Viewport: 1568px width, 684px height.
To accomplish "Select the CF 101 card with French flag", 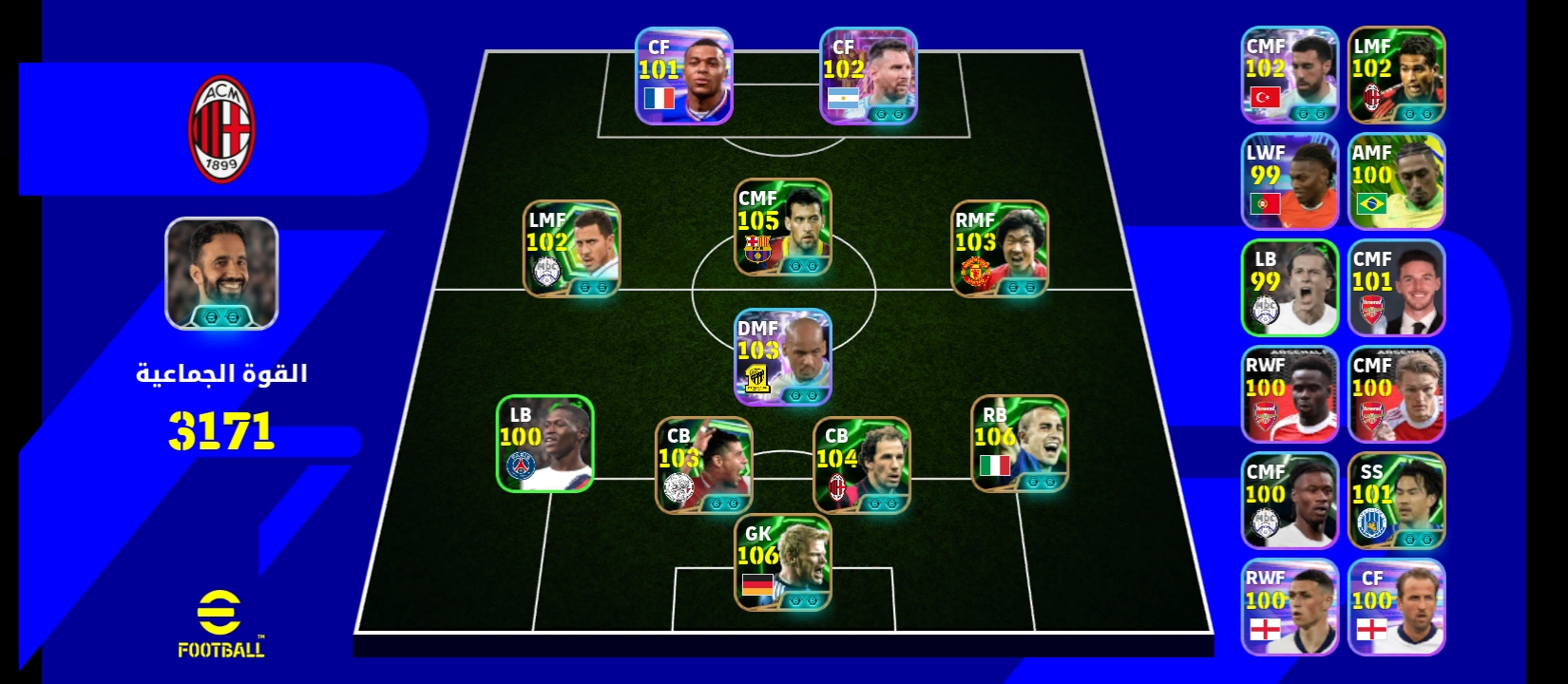I will pyautogui.click(x=683, y=76).
